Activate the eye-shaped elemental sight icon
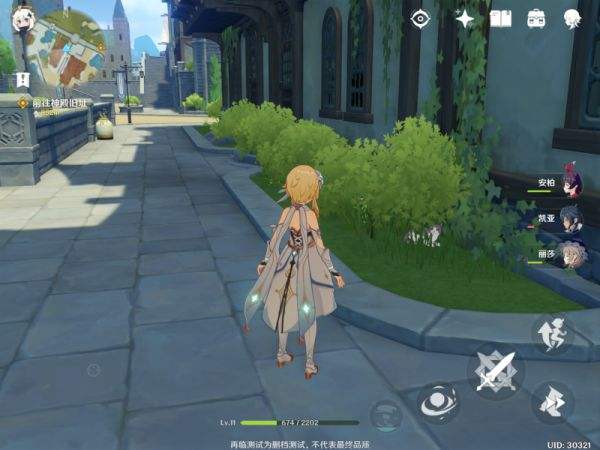 pyautogui.click(x=421, y=18)
